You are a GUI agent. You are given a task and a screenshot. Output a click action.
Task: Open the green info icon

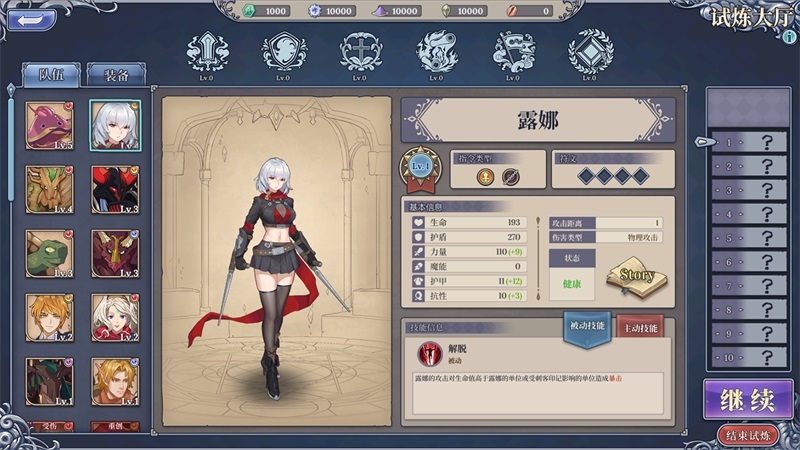(x=789, y=37)
